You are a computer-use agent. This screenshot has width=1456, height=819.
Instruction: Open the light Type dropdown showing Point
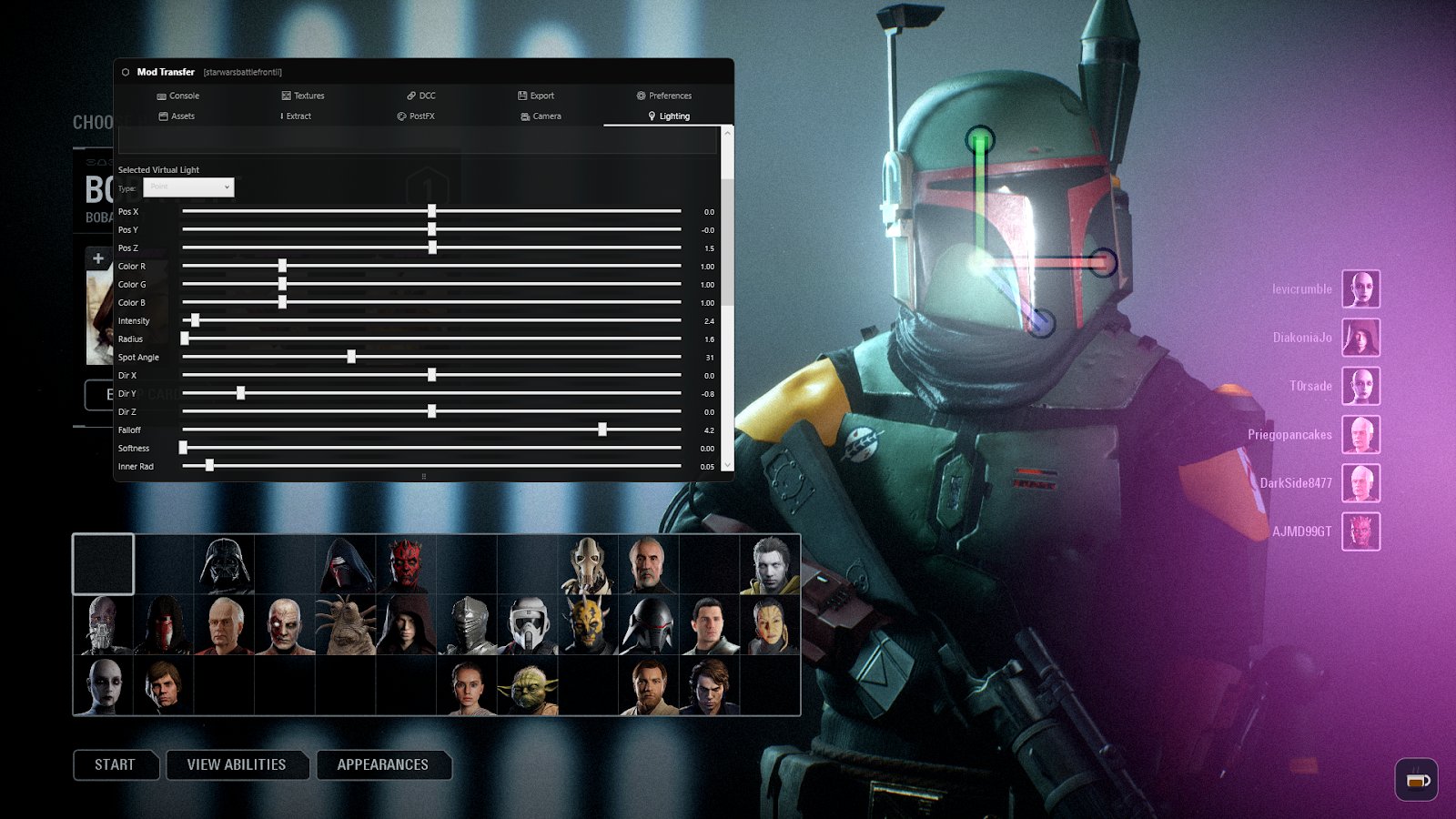188,187
